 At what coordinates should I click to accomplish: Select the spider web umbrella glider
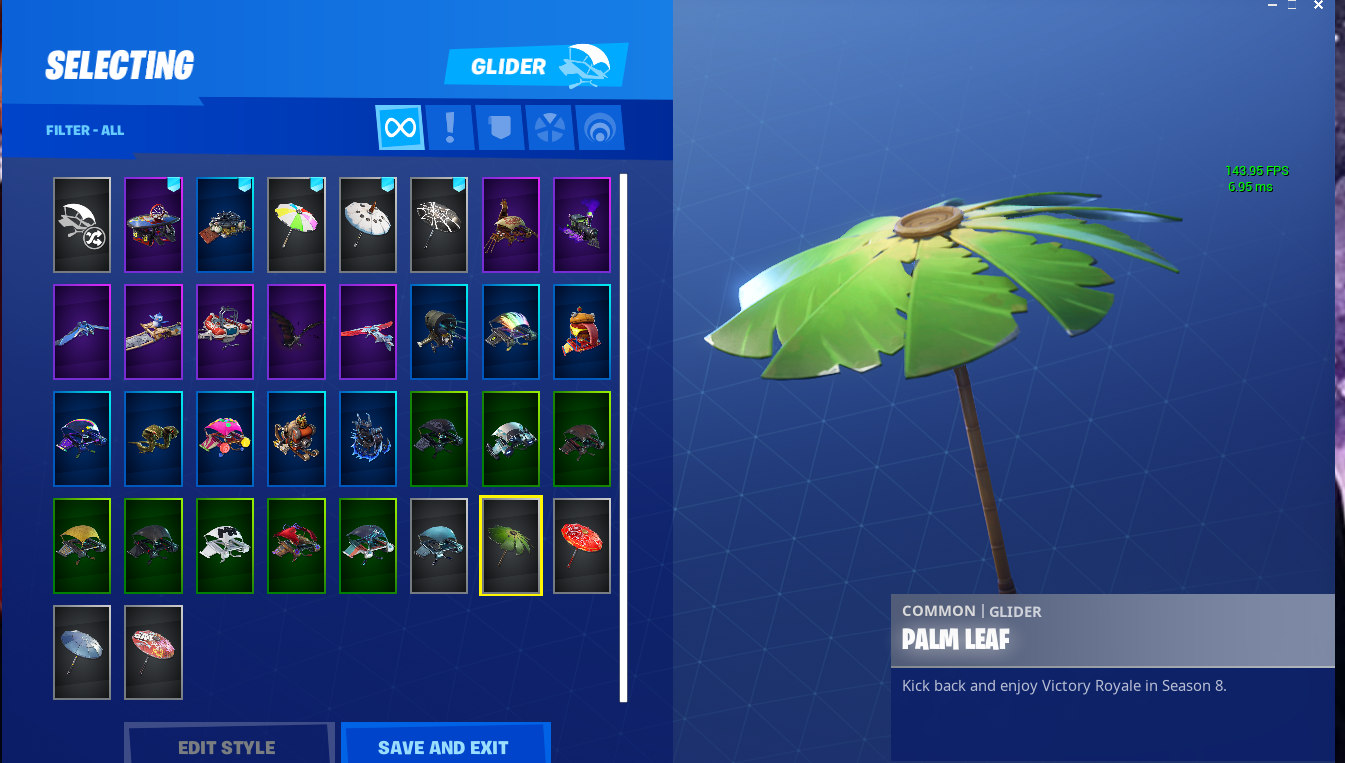coord(438,224)
